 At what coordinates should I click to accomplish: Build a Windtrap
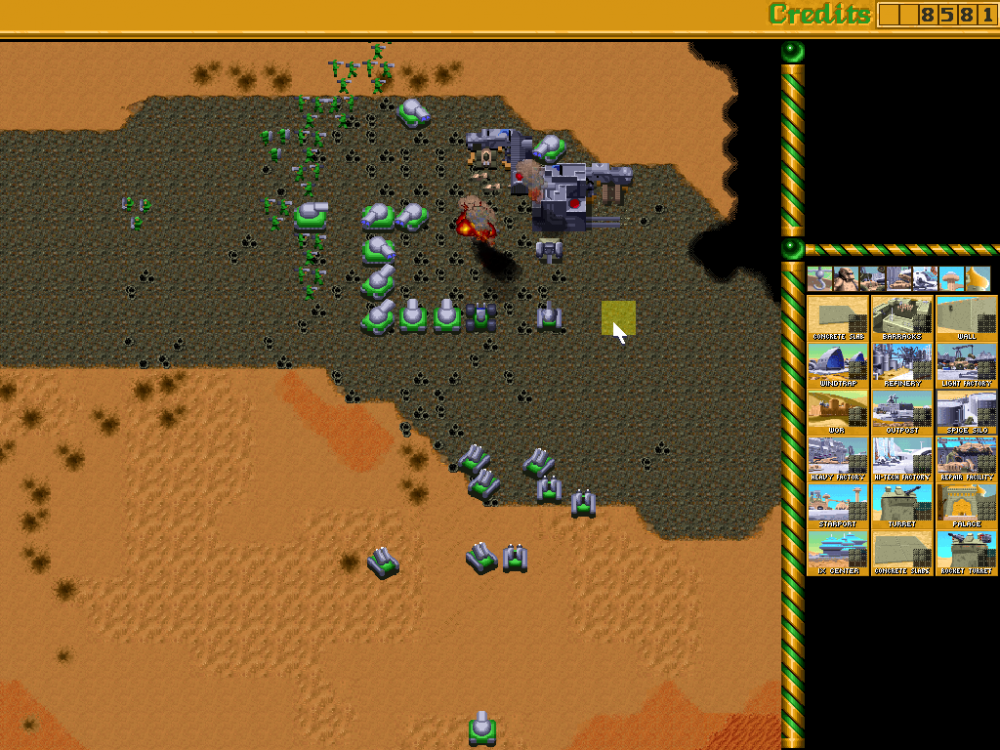pos(838,365)
